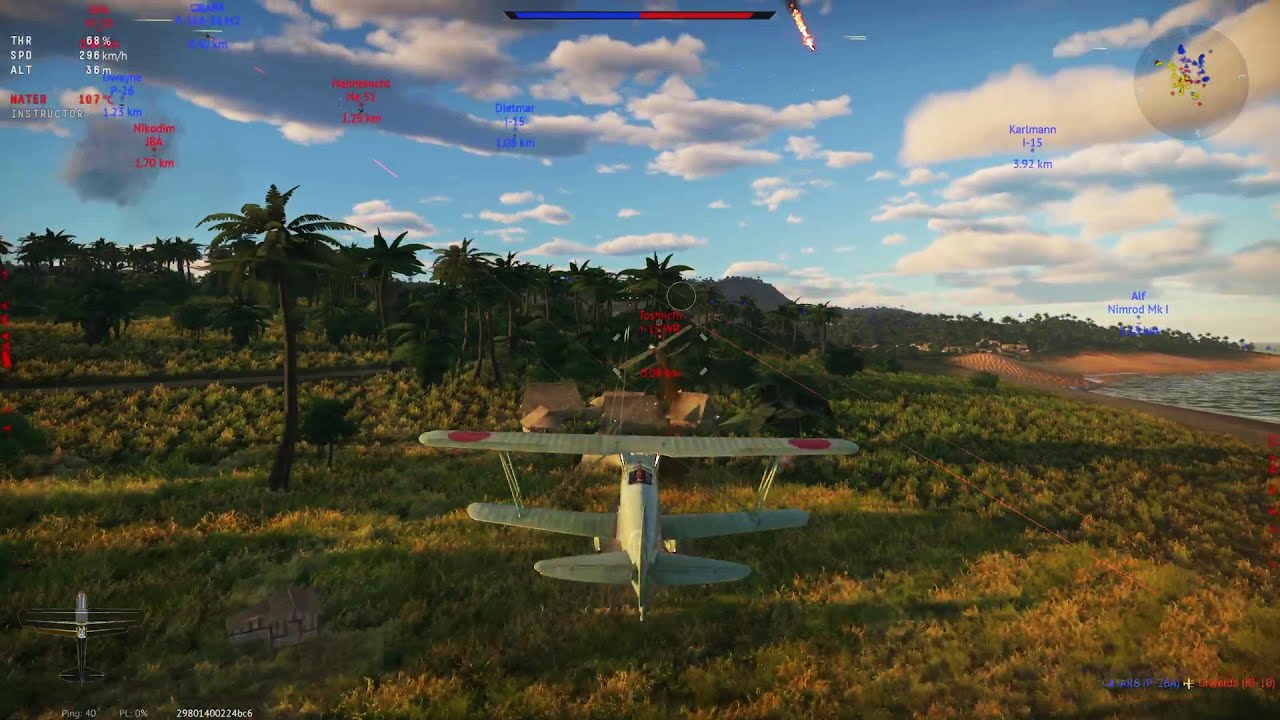The height and width of the screenshot is (720, 1280).
Task: Select the aircraft damage silhouette indicator
Action: tap(81, 634)
